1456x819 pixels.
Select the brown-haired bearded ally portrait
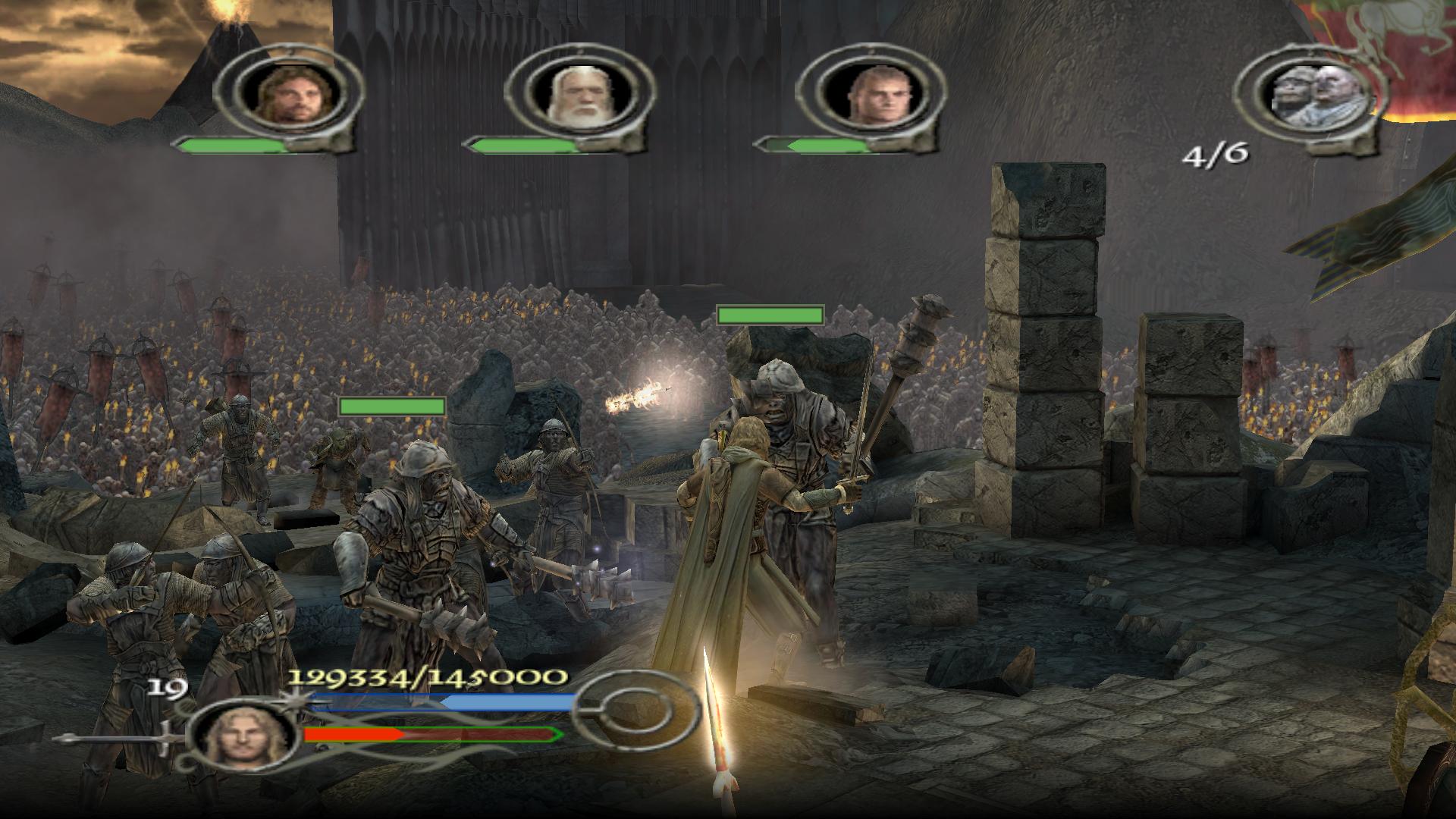(286, 94)
